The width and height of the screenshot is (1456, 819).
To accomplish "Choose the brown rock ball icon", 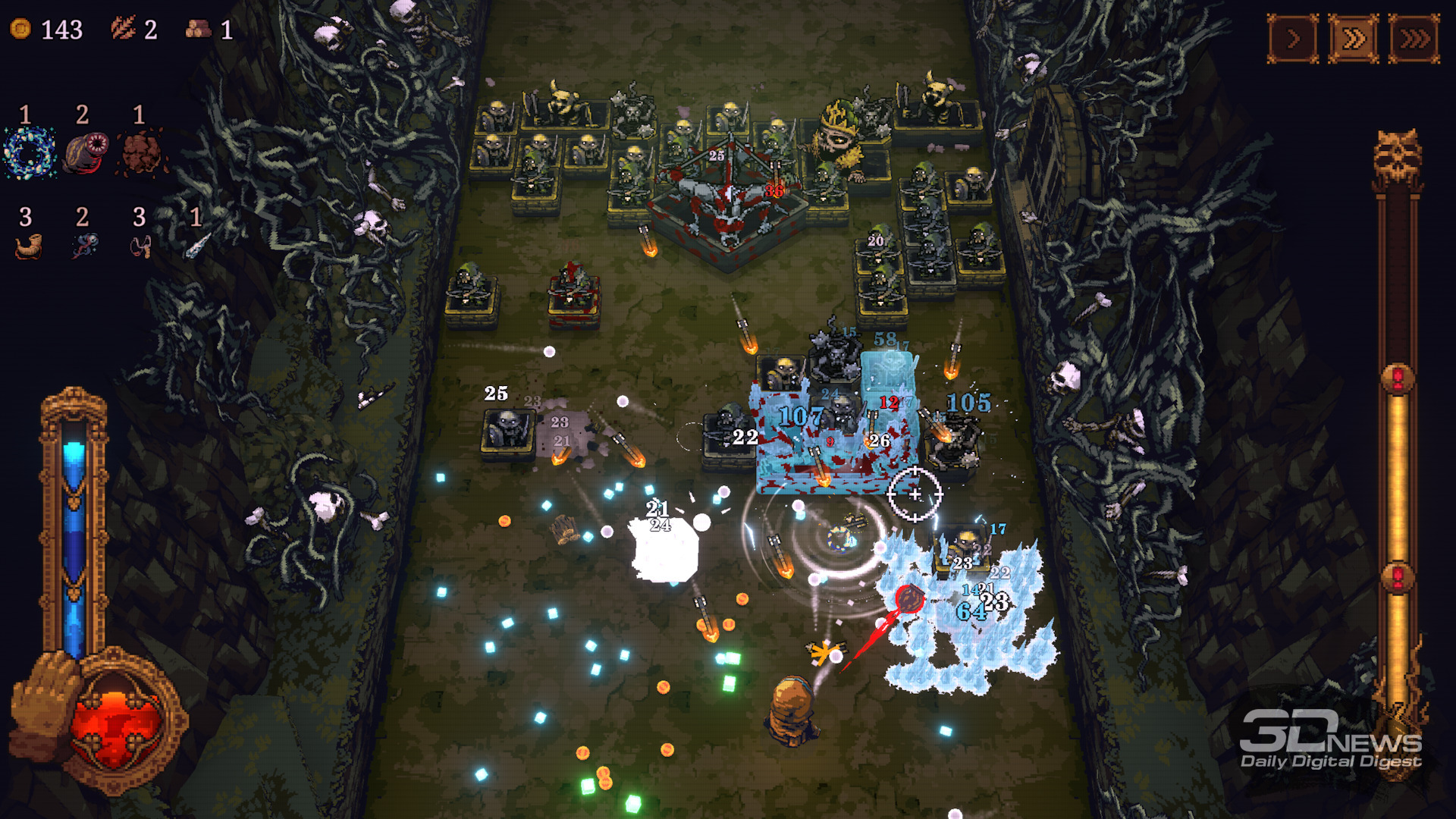I will tap(141, 152).
